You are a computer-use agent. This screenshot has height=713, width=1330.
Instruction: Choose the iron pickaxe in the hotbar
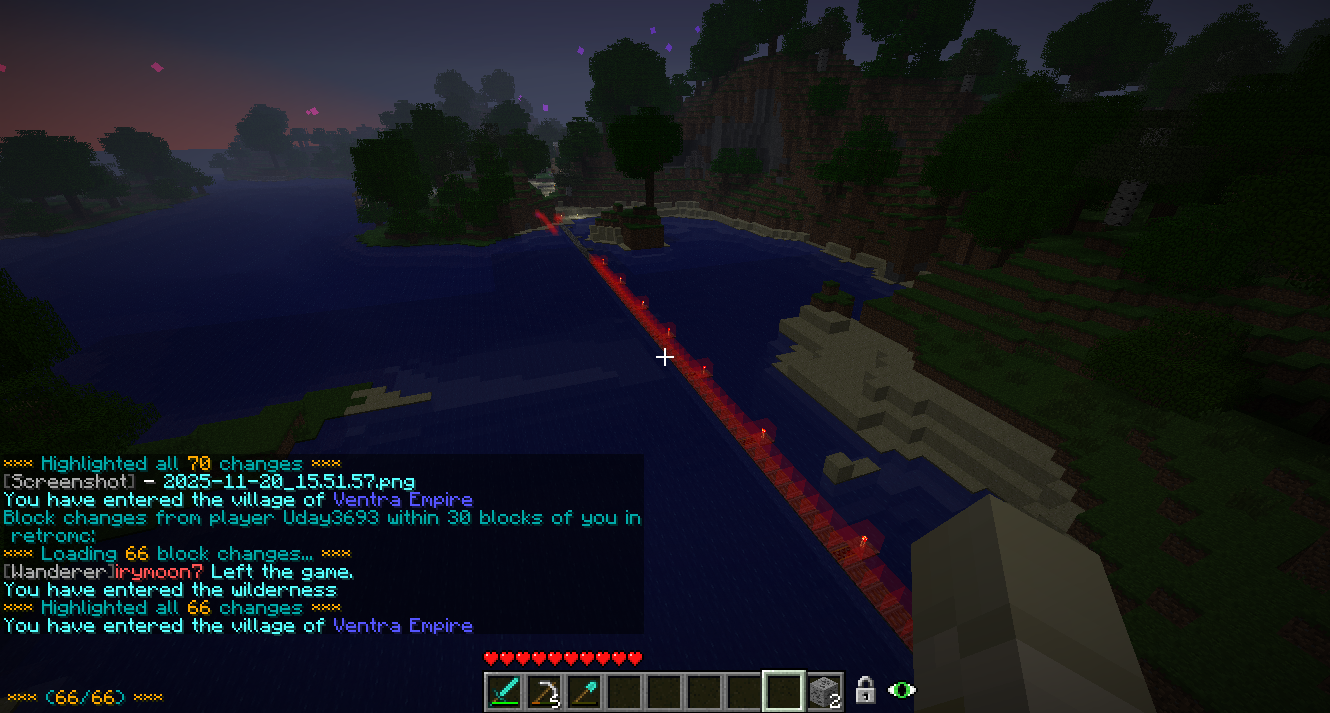pos(544,691)
